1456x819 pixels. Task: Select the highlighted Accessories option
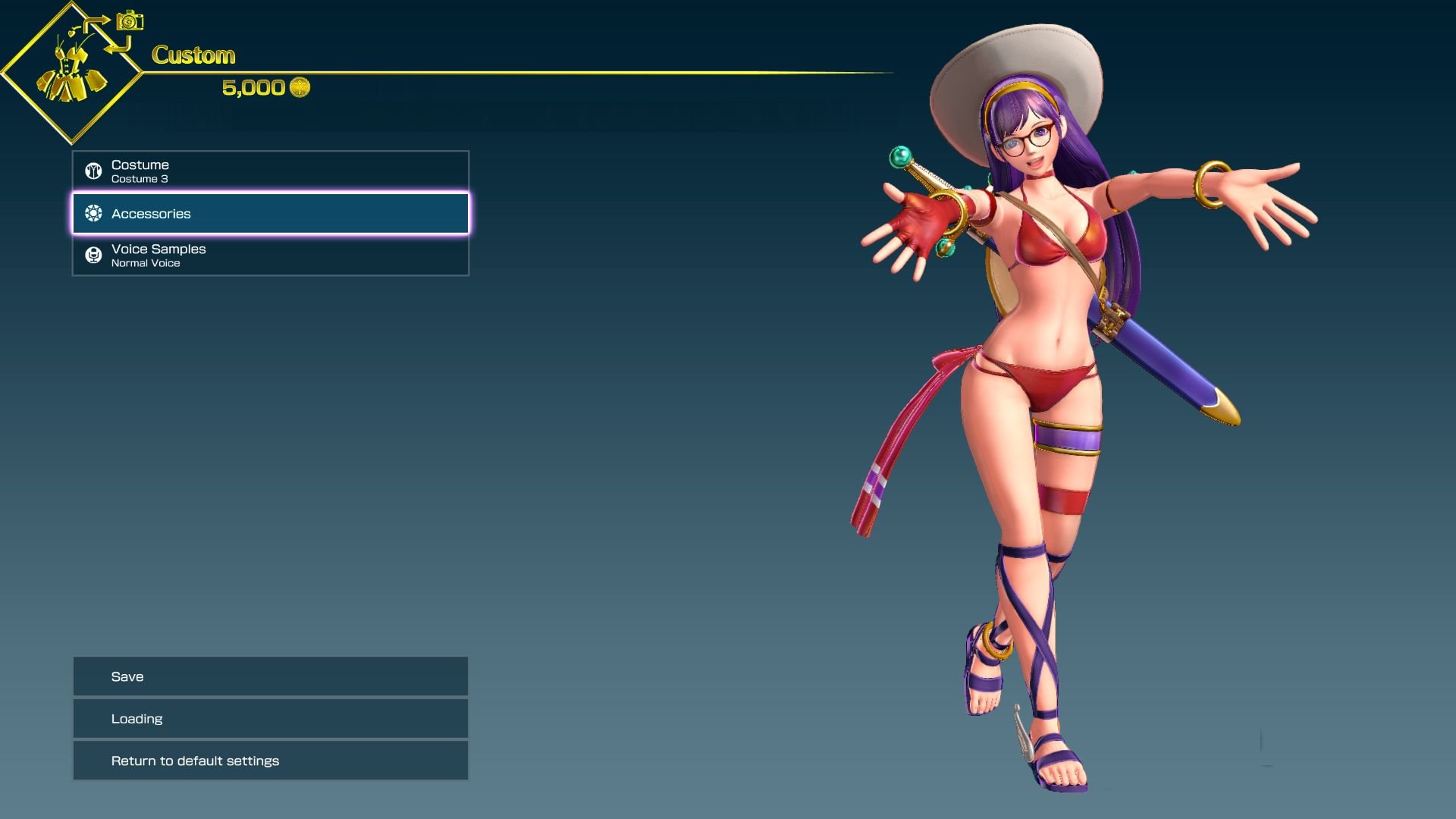click(x=269, y=214)
